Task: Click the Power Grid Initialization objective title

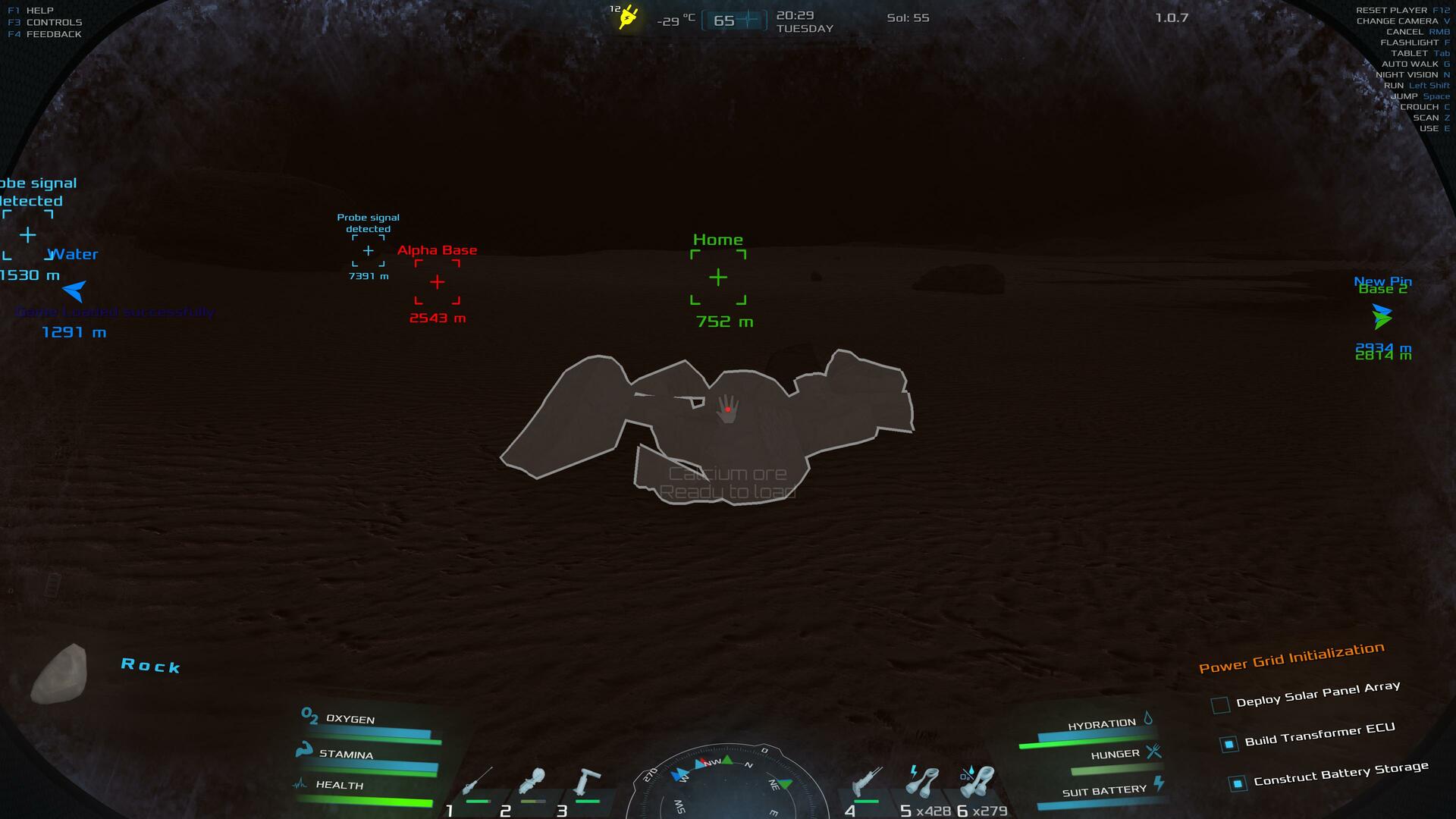Action: click(1291, 657)
